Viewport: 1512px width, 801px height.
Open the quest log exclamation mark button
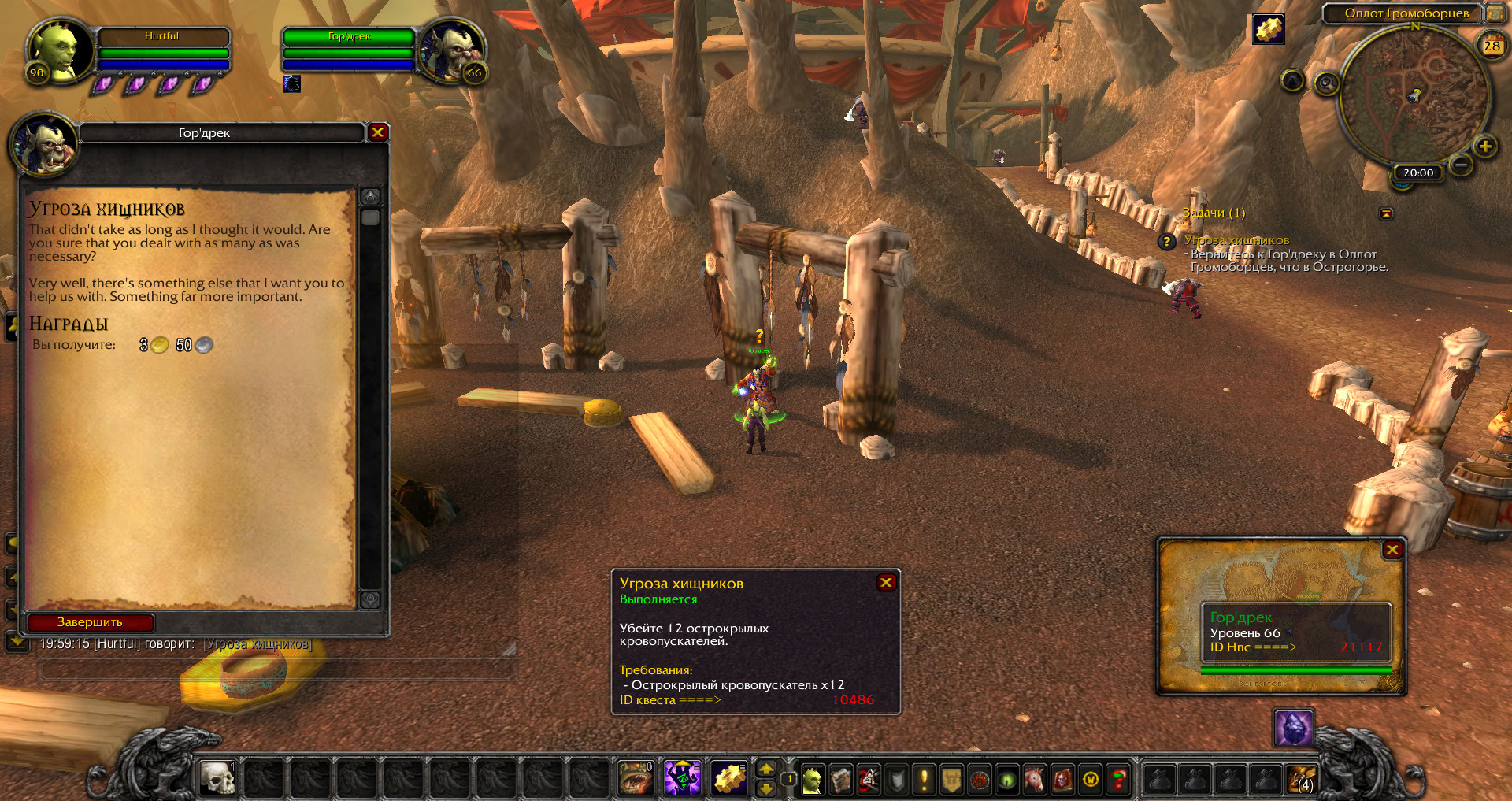tap(924, 780)
